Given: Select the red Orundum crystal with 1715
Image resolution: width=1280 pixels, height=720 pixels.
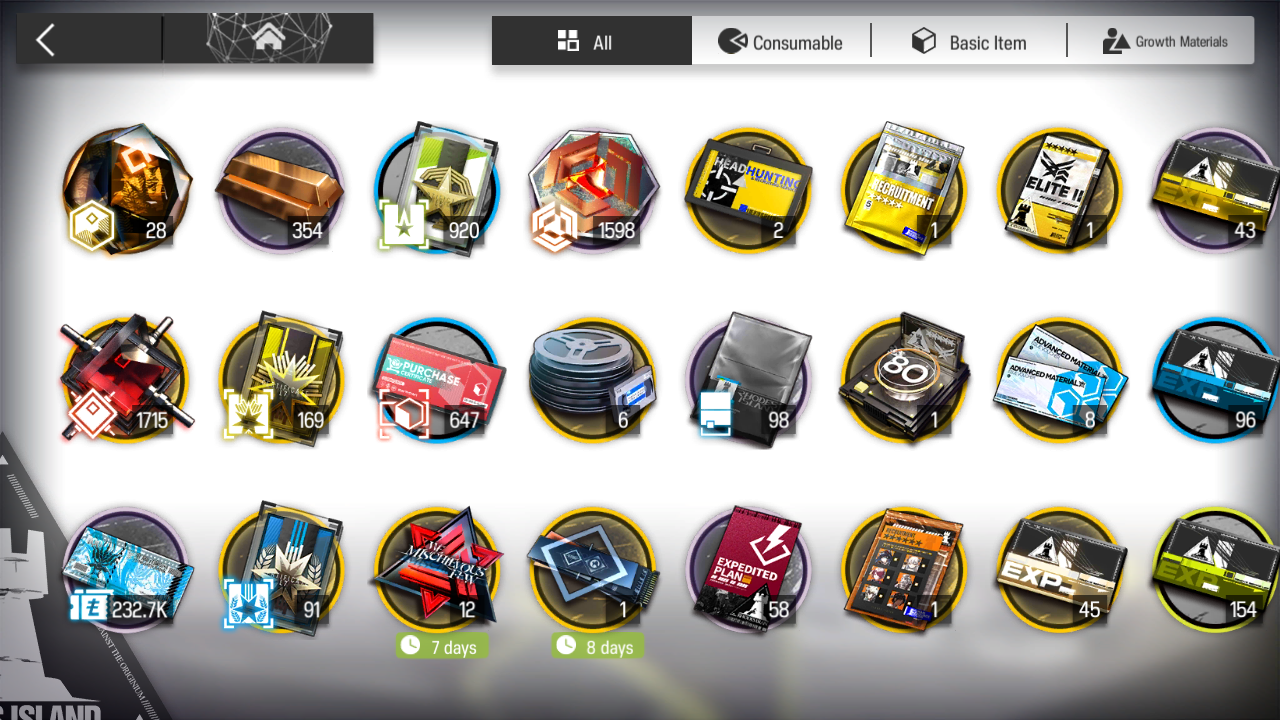Looking at the screenshot, I should click(x=125, y=380).
